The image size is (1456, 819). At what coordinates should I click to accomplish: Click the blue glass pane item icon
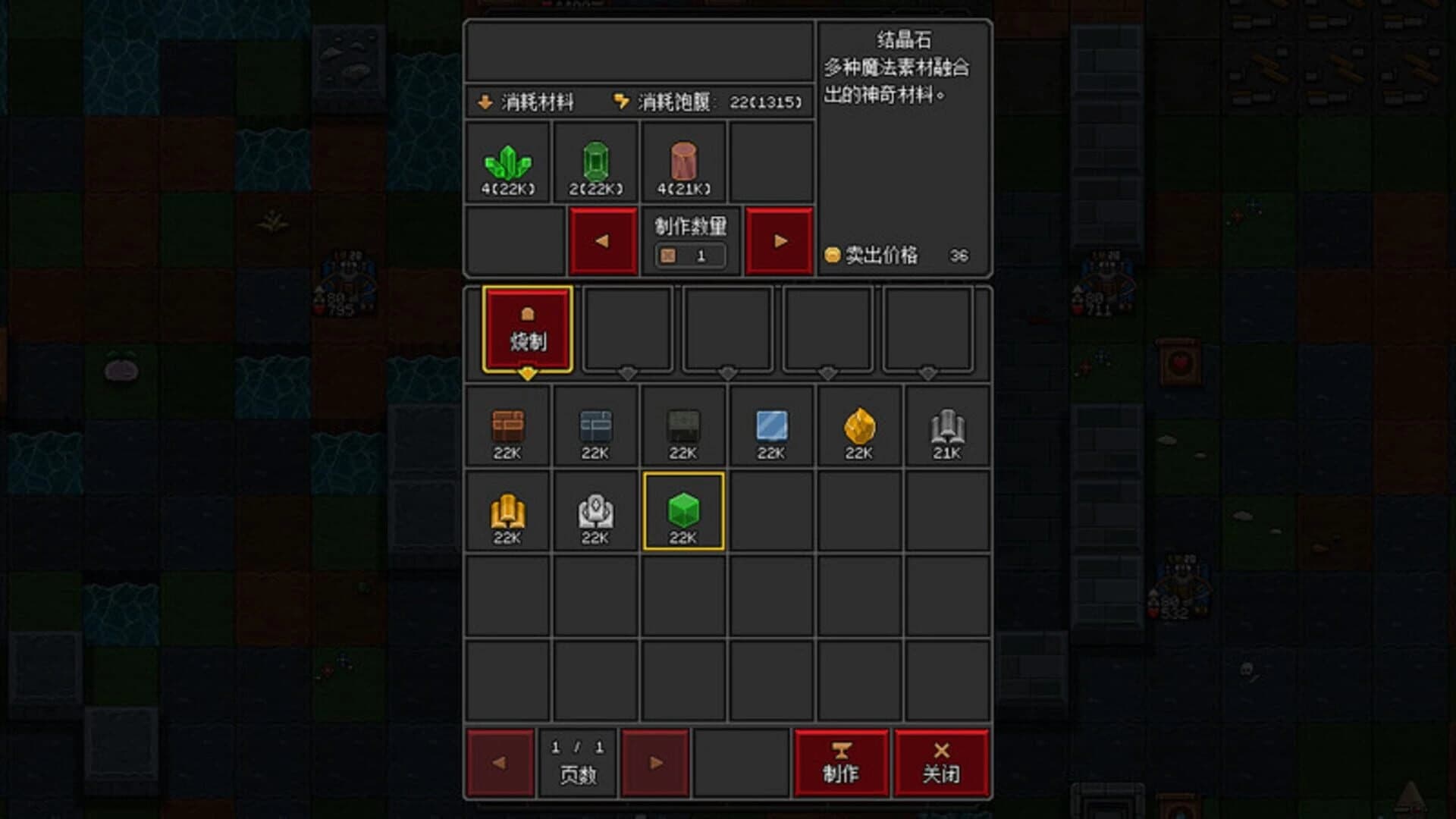tap(770, 427)
